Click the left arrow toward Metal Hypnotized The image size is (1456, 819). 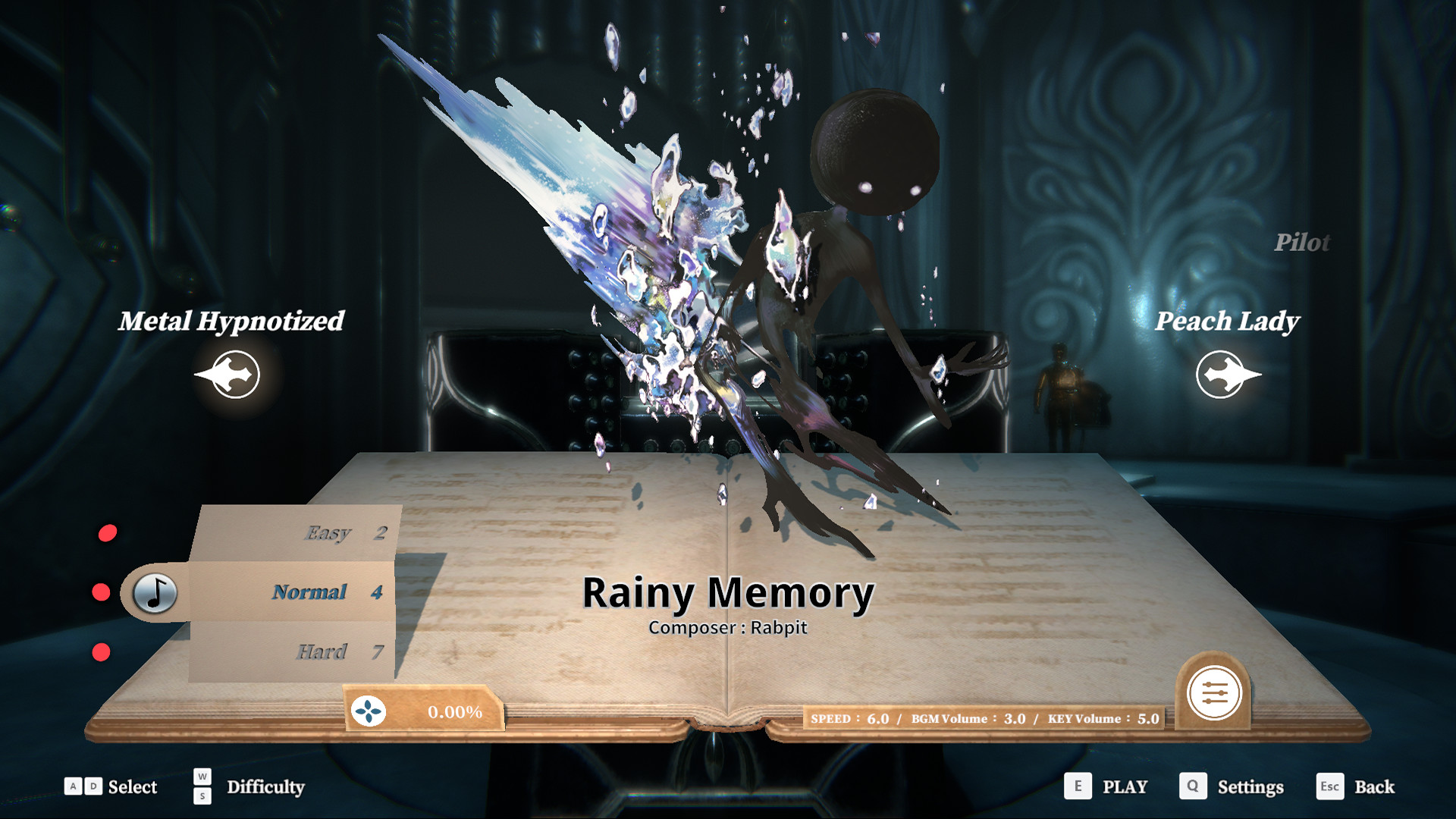tap(231, 374)
